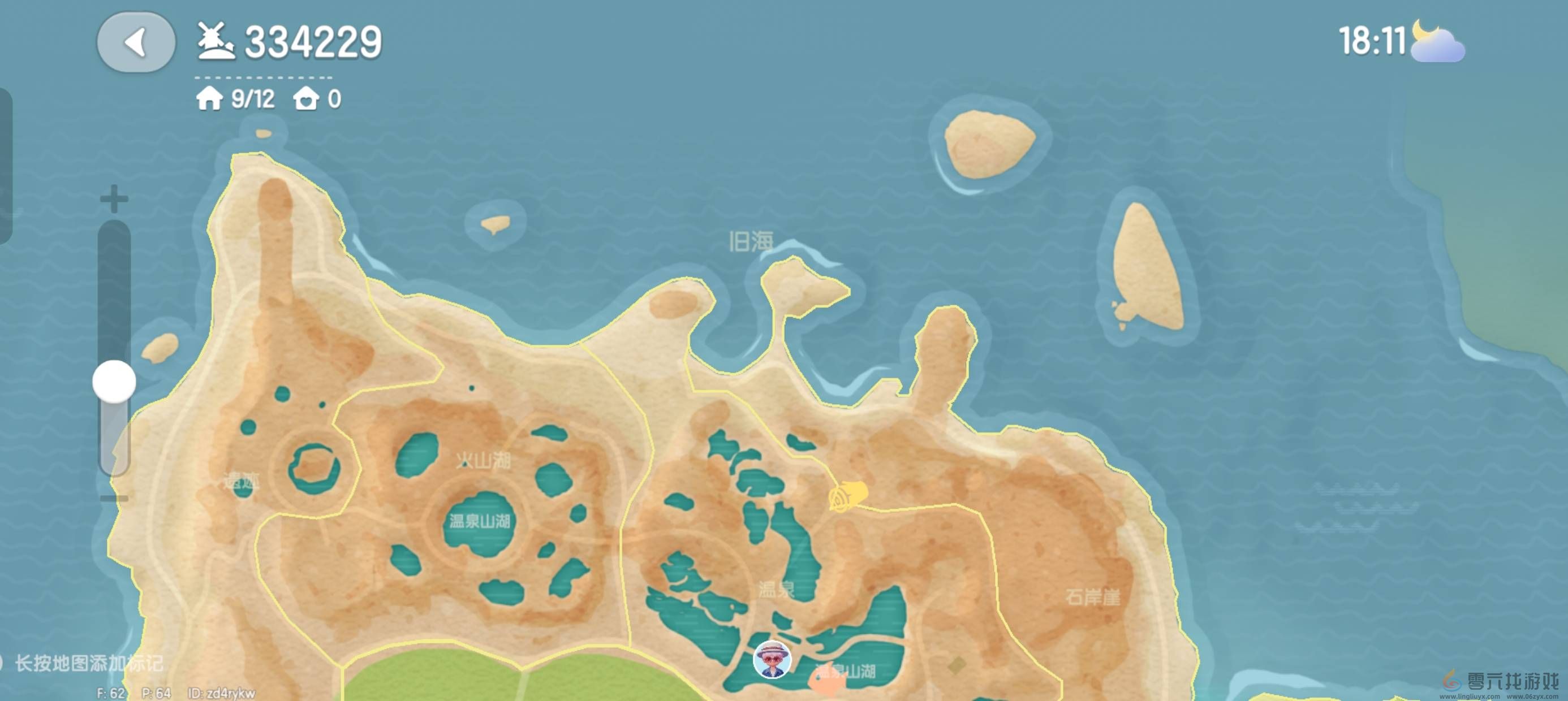Zoom in the map with plus button
Screen dimensions: 1568x701
click(x=114, y=199)
